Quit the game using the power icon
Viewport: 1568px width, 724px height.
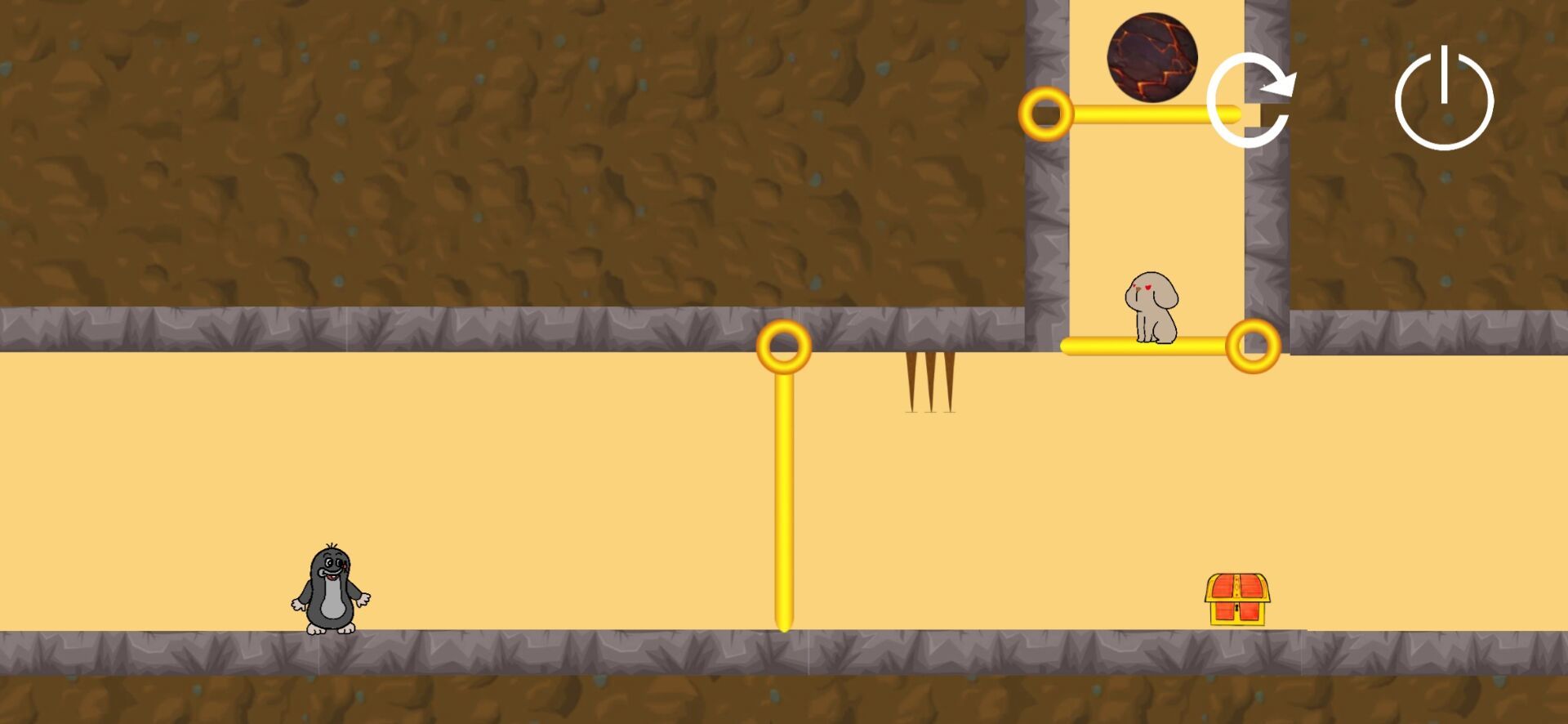click(1443, 100)
